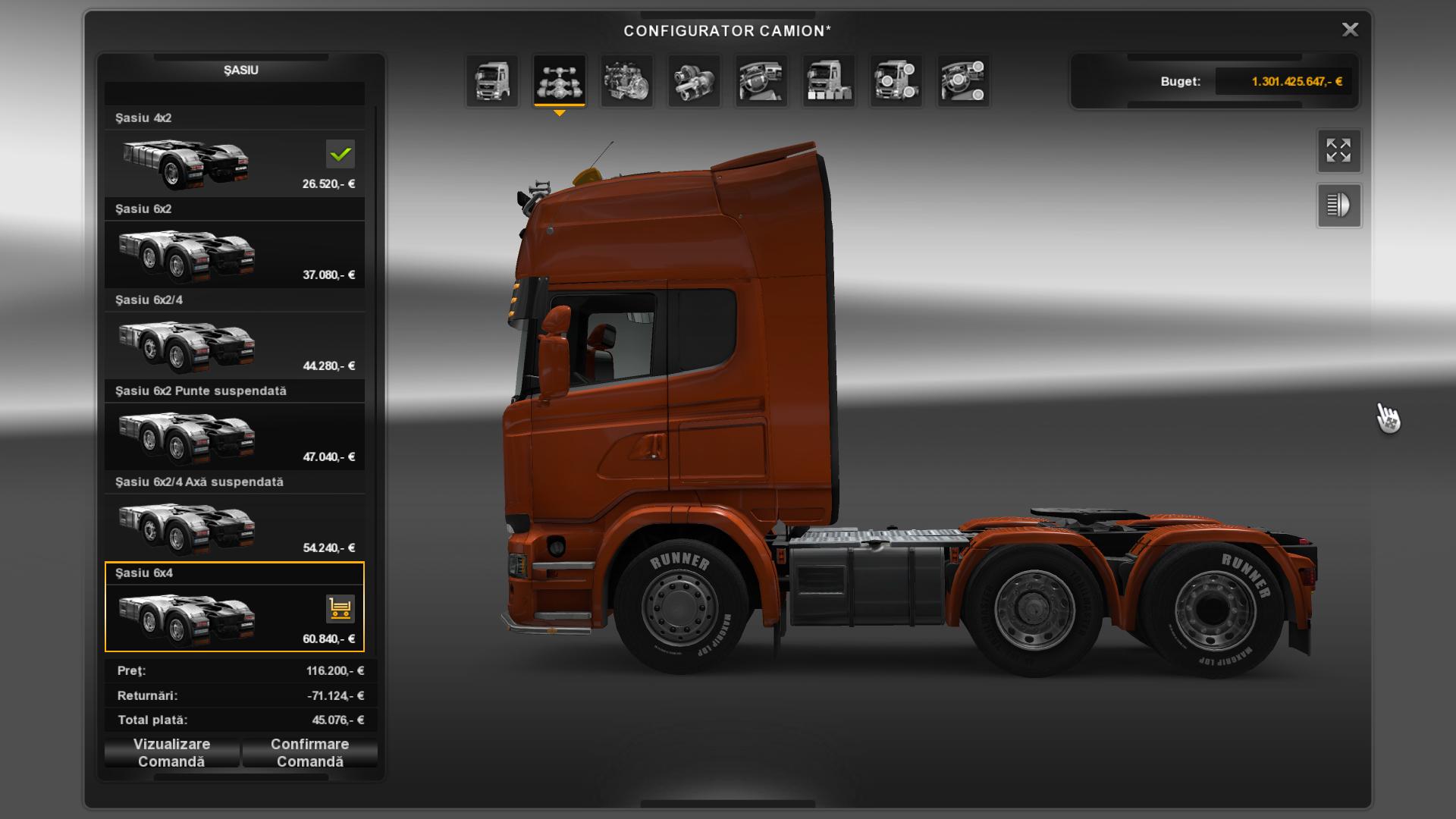Click the cart icon on Șasiu 6x4

(340, 608)
